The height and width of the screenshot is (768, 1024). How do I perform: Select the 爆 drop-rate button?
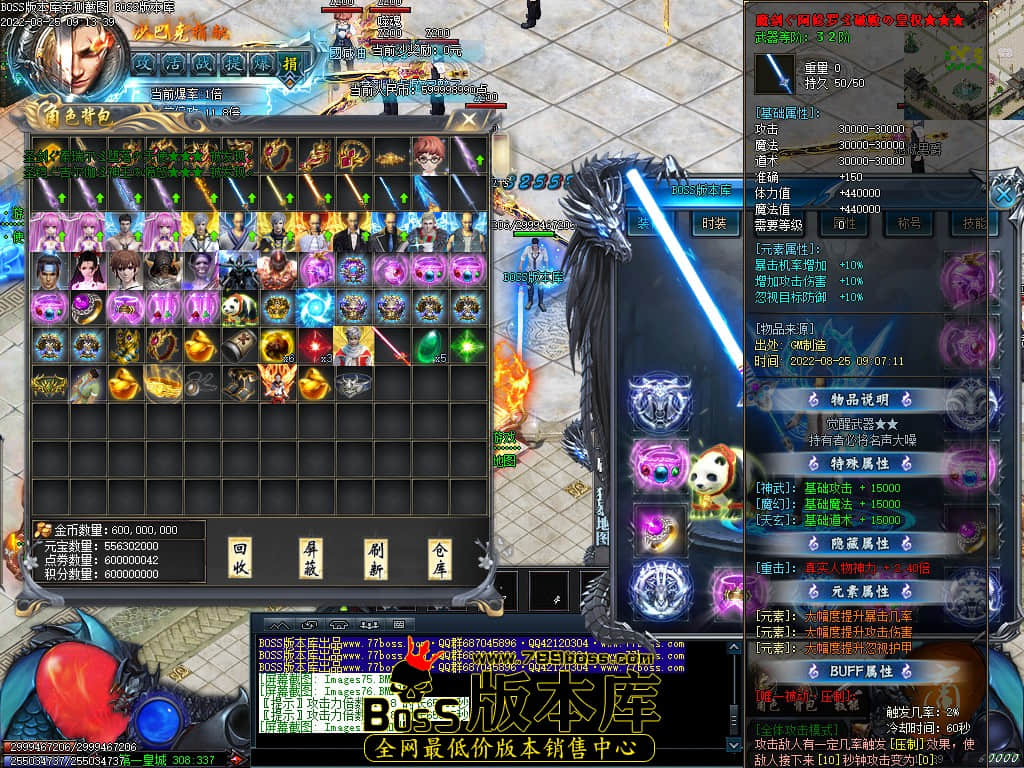[261, 64]
